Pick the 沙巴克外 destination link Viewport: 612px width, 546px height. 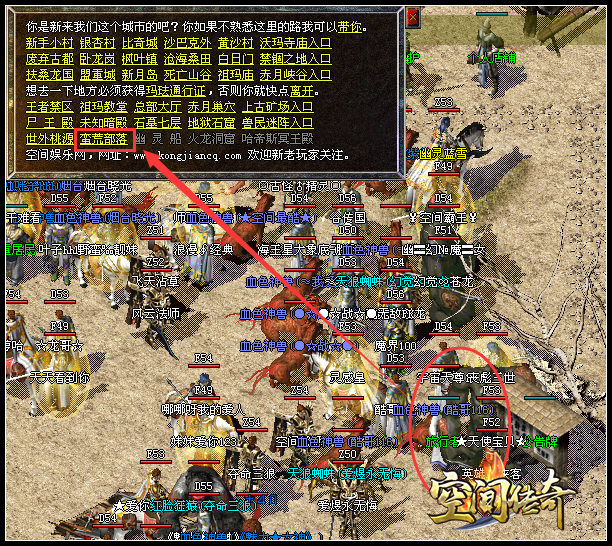(189, 42)
